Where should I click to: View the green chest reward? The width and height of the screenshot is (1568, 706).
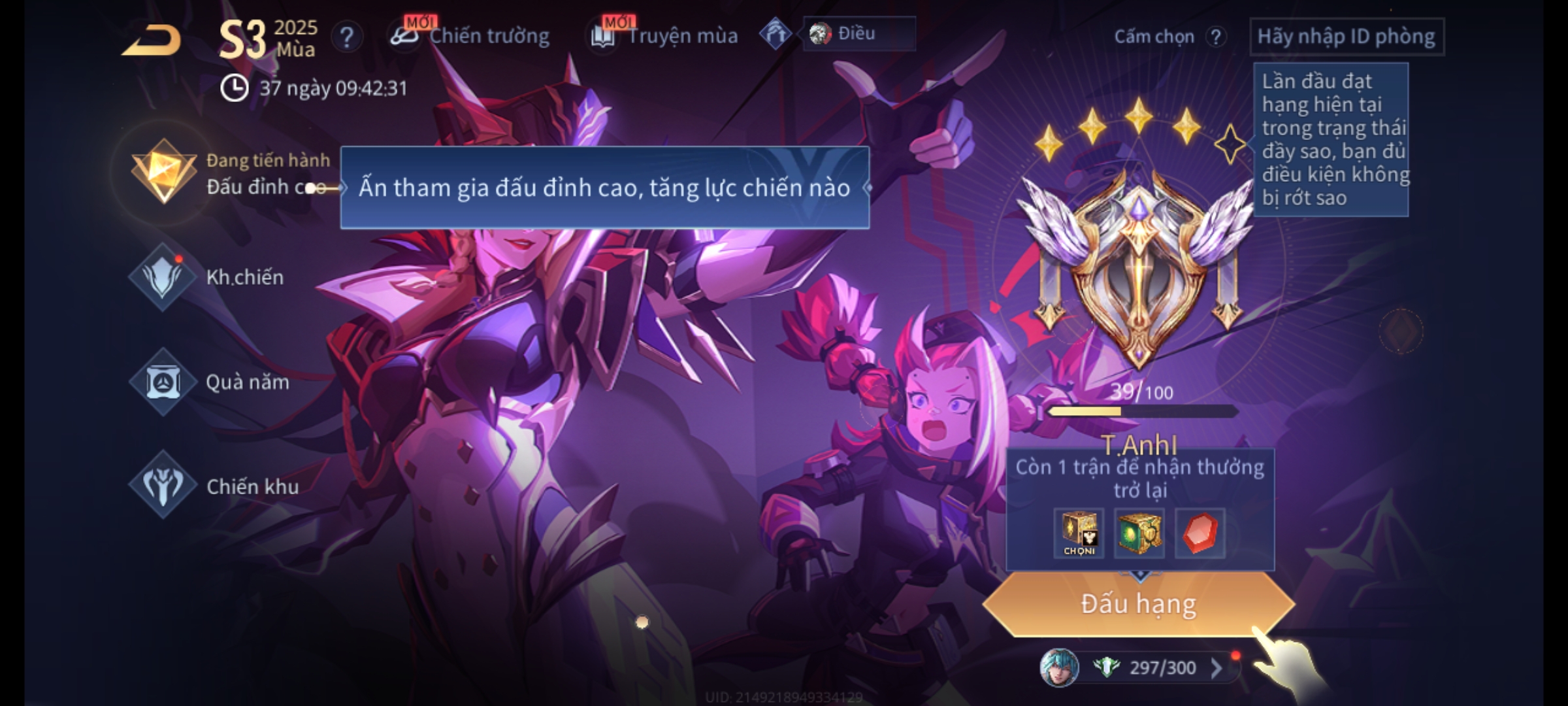(1139, 533)
